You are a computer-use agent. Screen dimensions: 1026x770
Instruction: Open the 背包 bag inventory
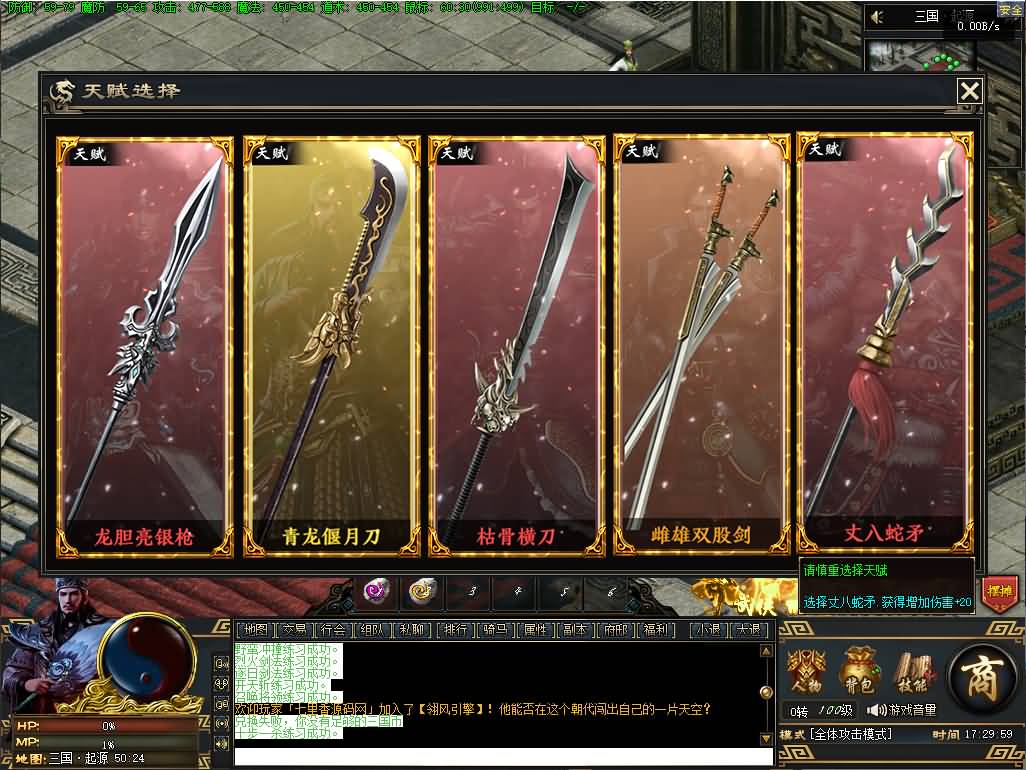[x=859, y=672]
